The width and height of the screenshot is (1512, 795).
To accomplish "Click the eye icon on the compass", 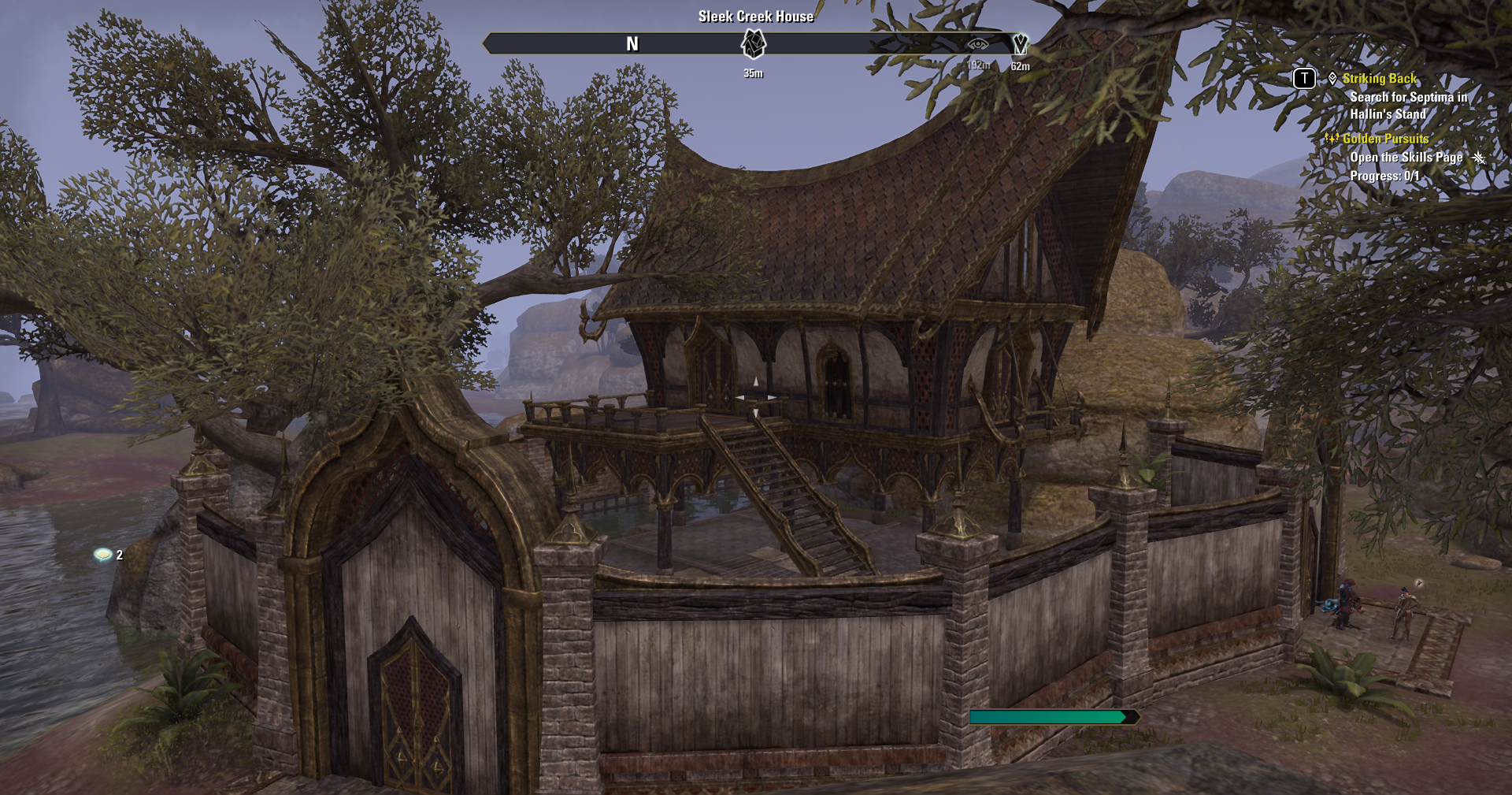I will [977, 44].
